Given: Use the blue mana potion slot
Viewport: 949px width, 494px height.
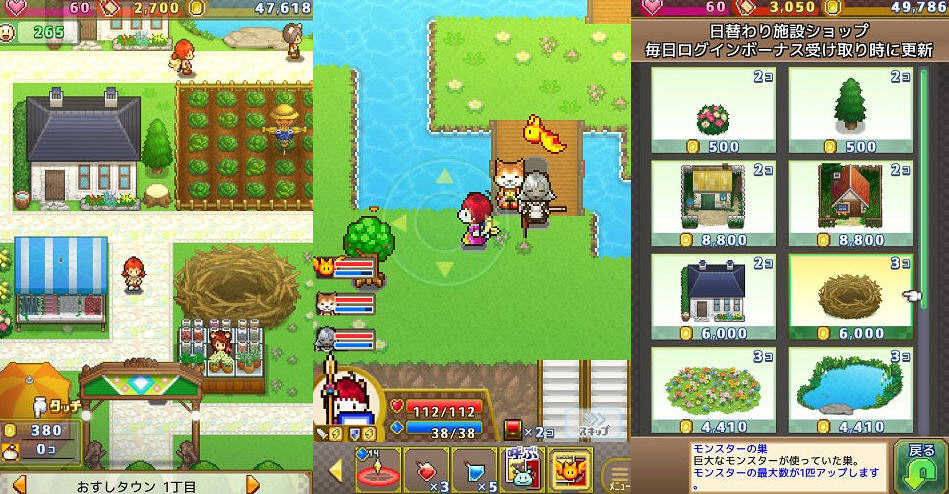Looking at the screenshot, I should [475, 469].
